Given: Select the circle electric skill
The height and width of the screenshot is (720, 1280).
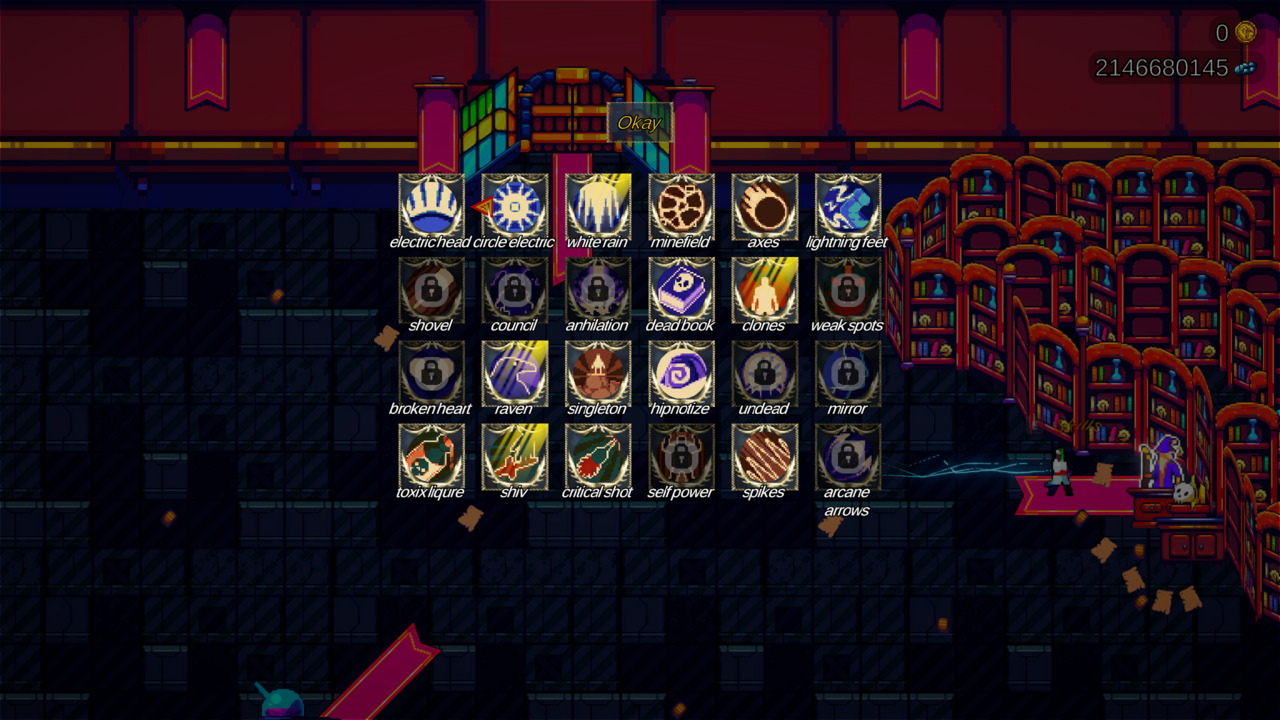Looking at the screenshot, I should [x=514, y=207].
